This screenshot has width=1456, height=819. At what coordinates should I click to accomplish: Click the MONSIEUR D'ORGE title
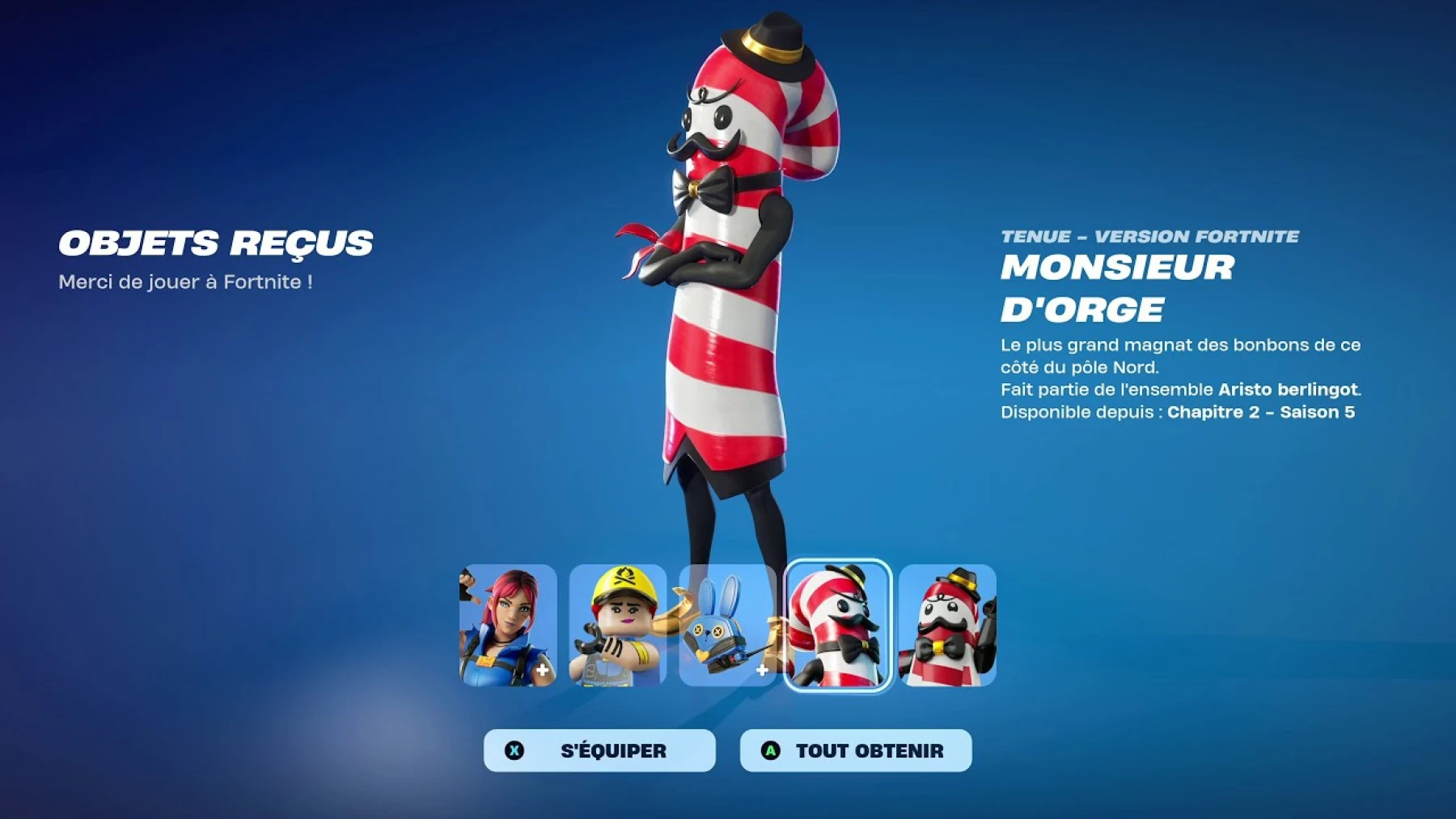1120,289
